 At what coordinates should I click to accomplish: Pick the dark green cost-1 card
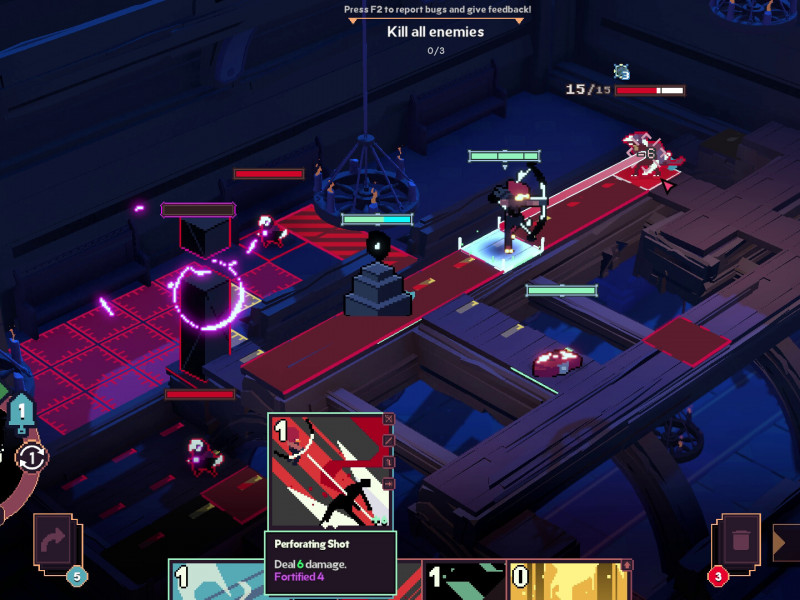[x=463, y=580]
